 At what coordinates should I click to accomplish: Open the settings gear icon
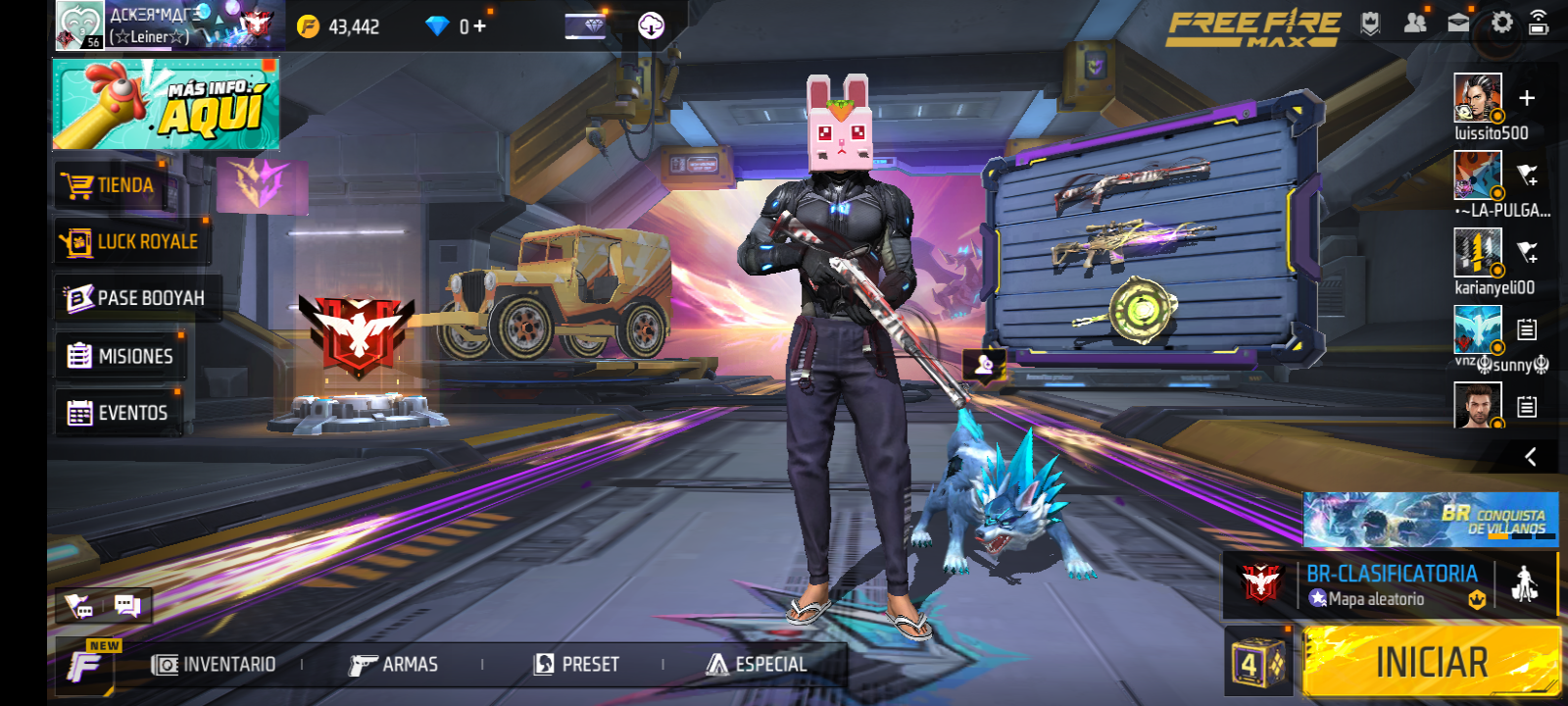tap(1501, 23)
